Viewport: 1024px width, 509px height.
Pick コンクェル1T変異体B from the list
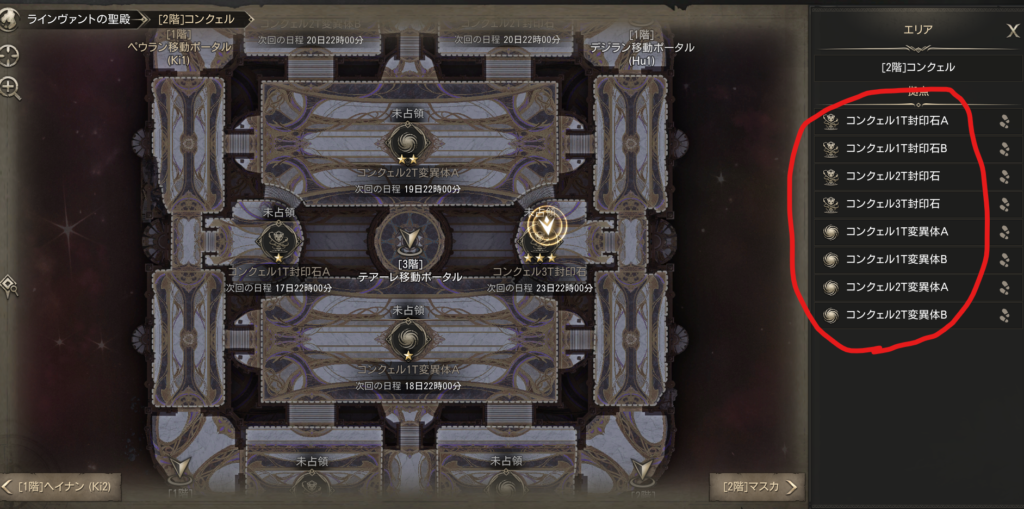[x=896, y=260]
